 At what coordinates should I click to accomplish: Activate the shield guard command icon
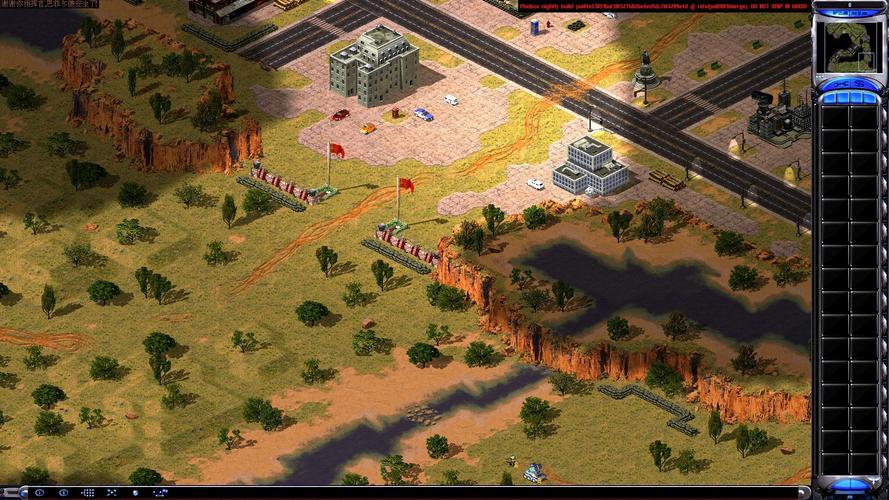point(135,493)
